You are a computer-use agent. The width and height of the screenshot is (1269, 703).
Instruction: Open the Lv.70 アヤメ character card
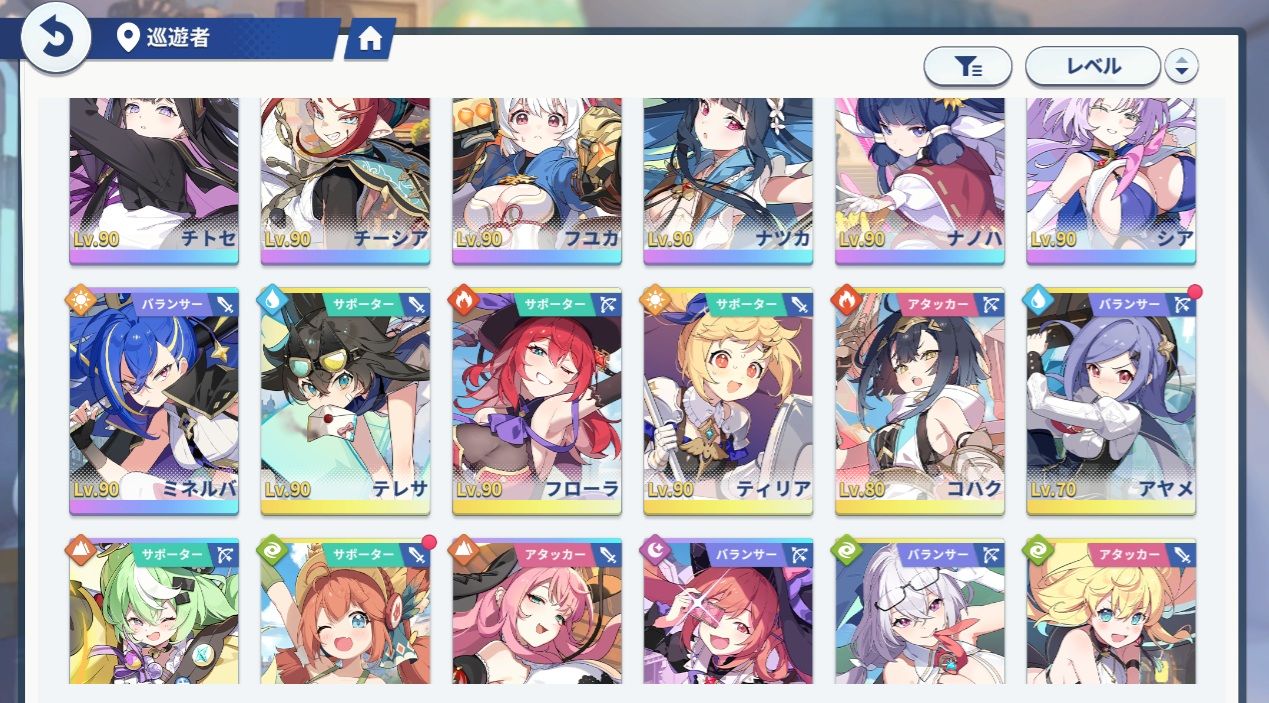point(1111,400)
